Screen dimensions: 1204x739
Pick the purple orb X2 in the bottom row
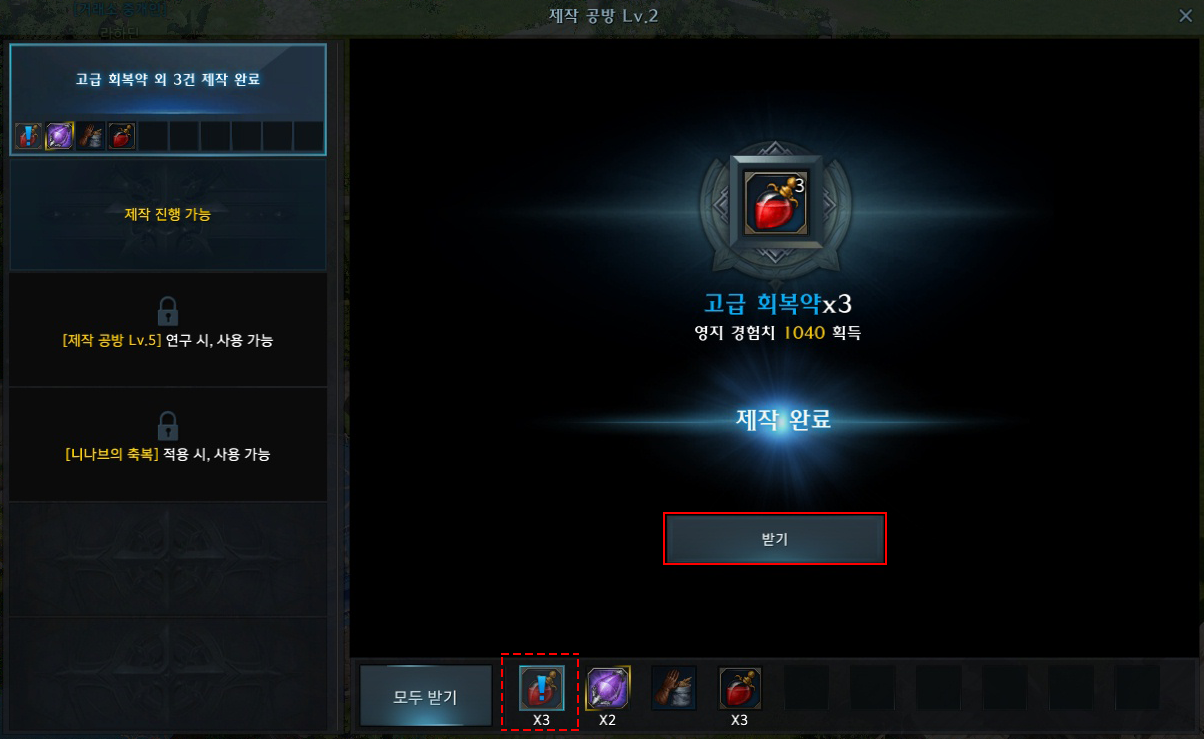[x=607, y=688]
